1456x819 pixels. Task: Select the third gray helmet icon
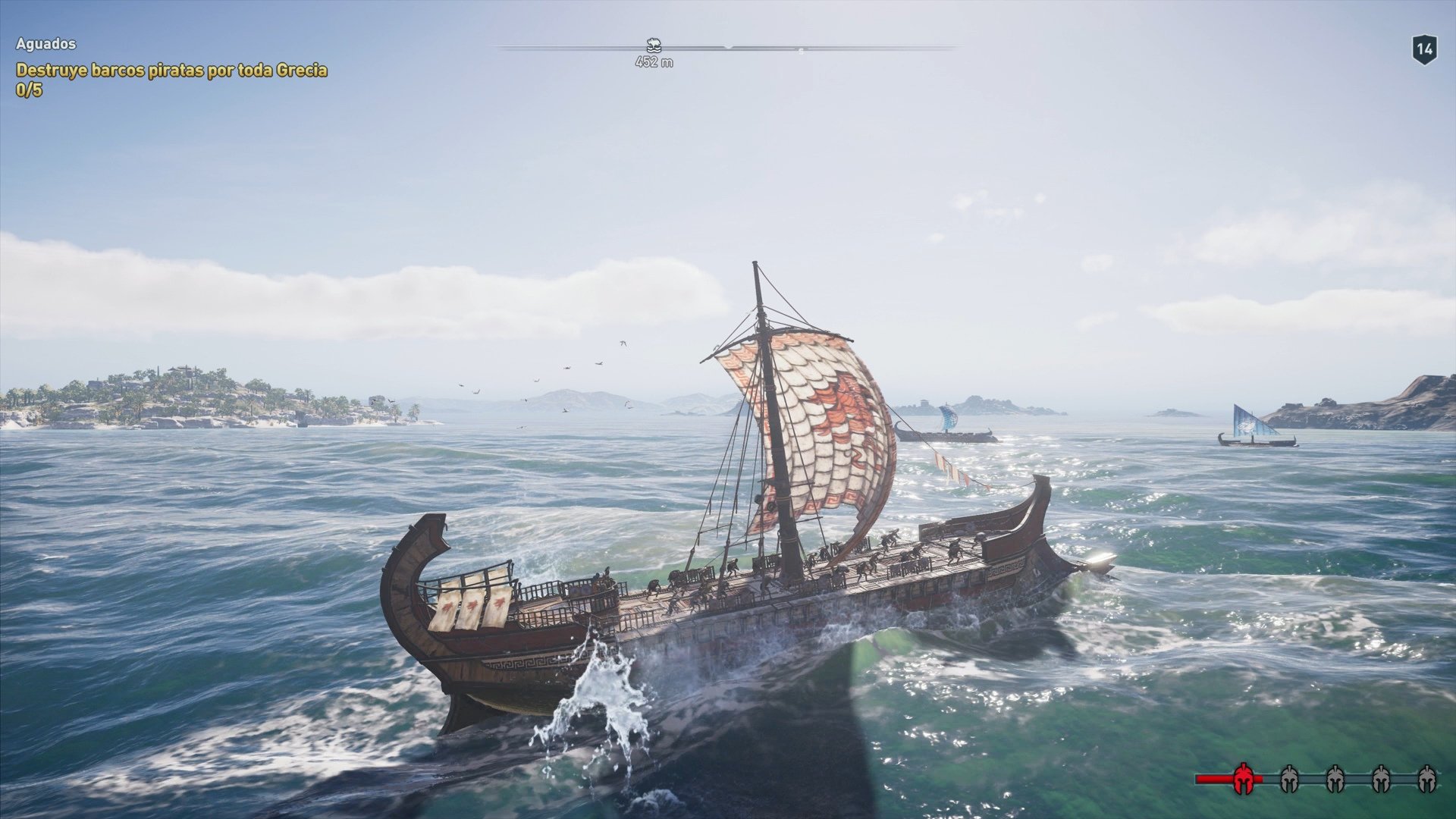pyautogui.click(x=1381, y=777)
